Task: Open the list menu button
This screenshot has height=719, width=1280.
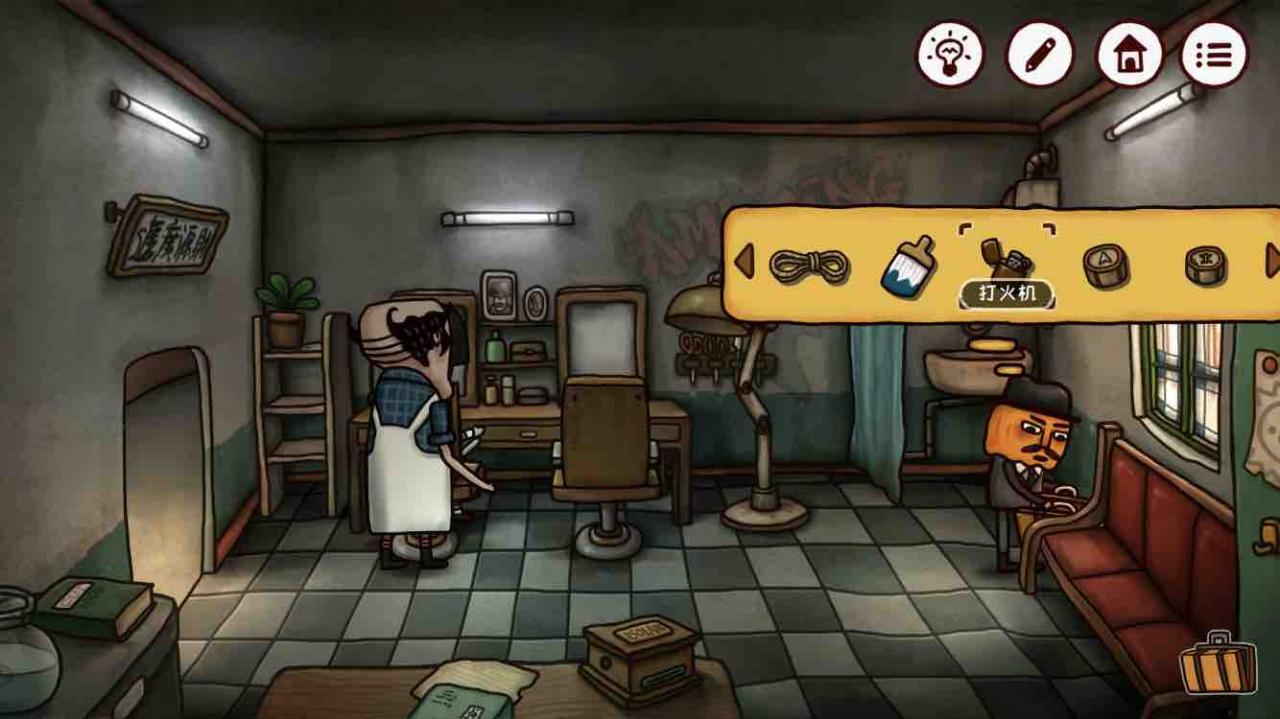Action: point(1214,54)
